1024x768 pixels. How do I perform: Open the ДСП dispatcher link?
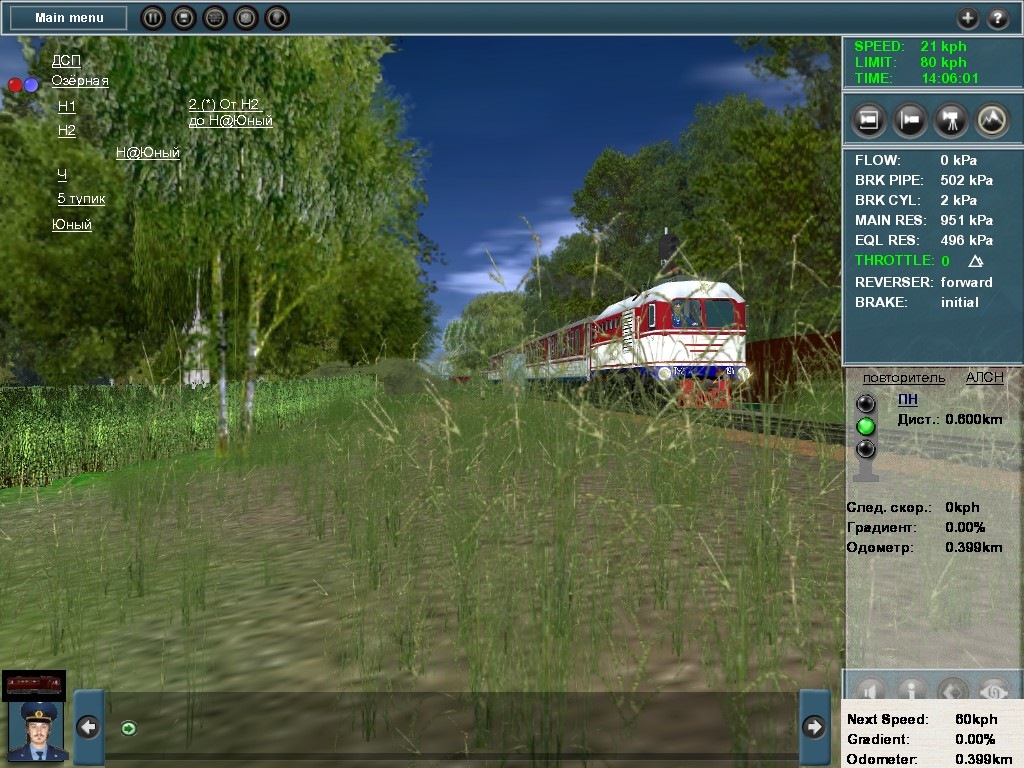tap(66, 61)
